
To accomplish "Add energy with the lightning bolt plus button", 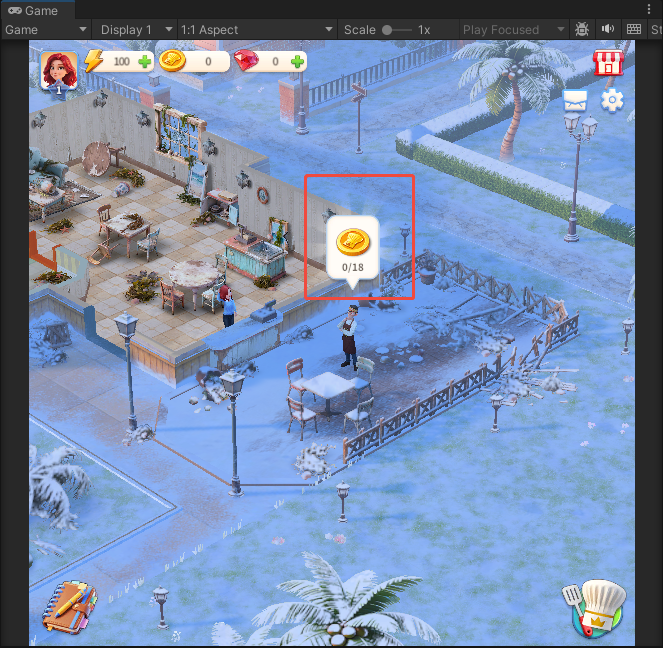I will [x=146, y=62].
